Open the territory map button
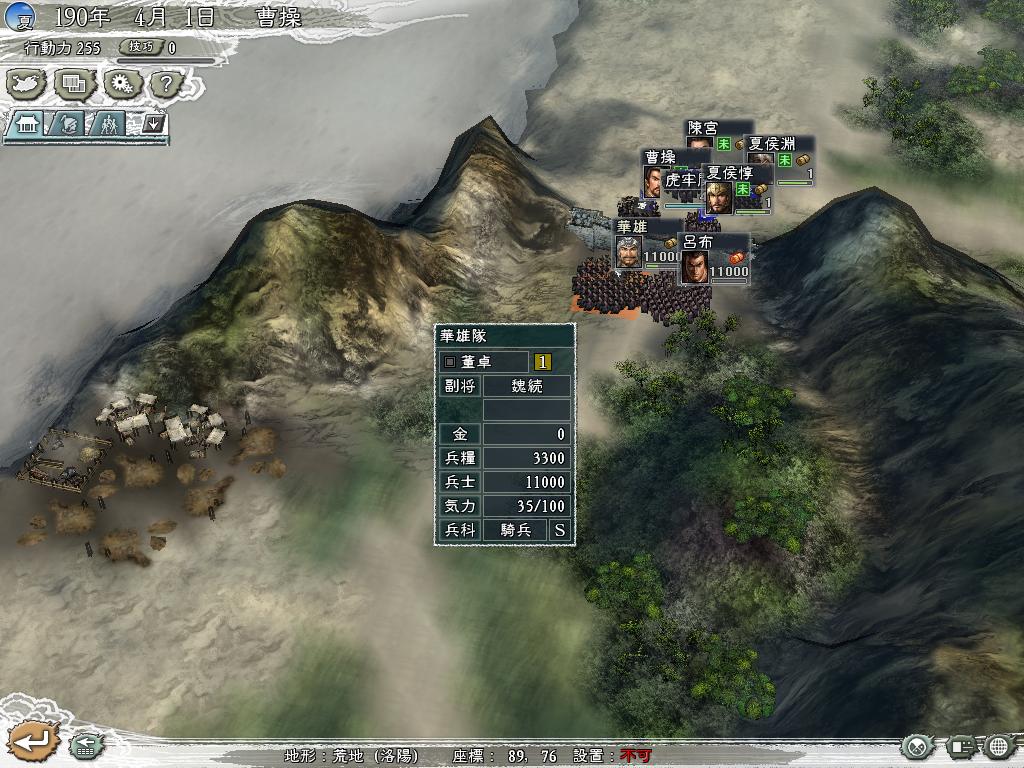 point(27,84)
